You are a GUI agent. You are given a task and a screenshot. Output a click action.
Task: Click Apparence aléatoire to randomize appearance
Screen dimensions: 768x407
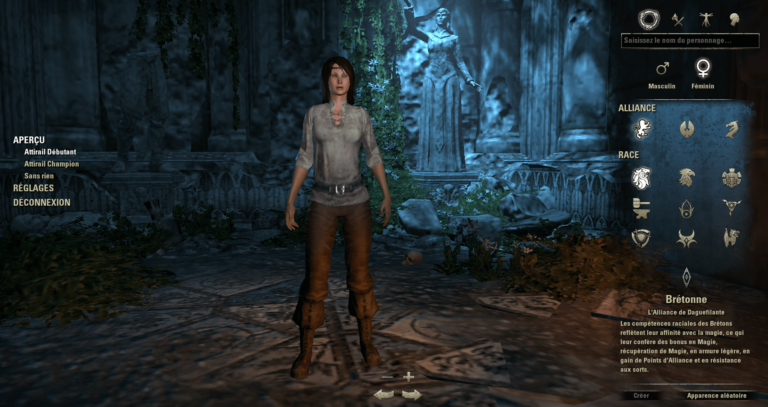coord(716,396)
